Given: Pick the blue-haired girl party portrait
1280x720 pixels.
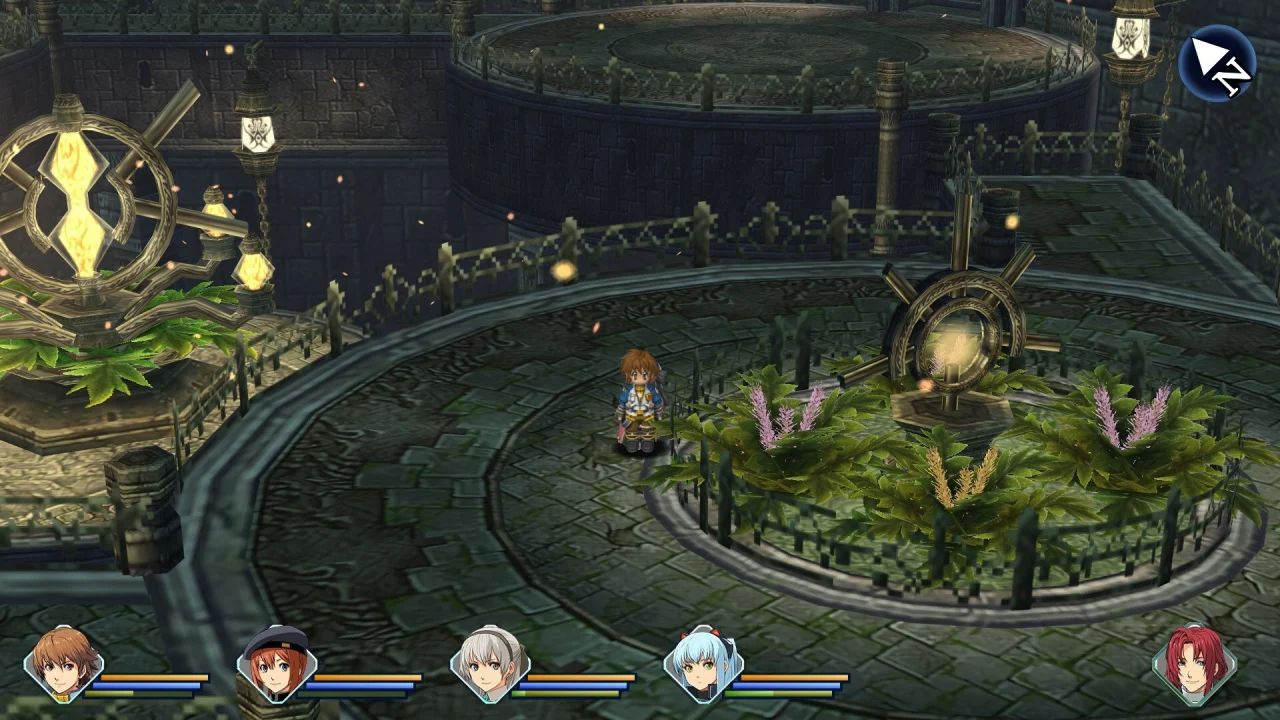Looking at the screenshot, I should pos(702,664).
